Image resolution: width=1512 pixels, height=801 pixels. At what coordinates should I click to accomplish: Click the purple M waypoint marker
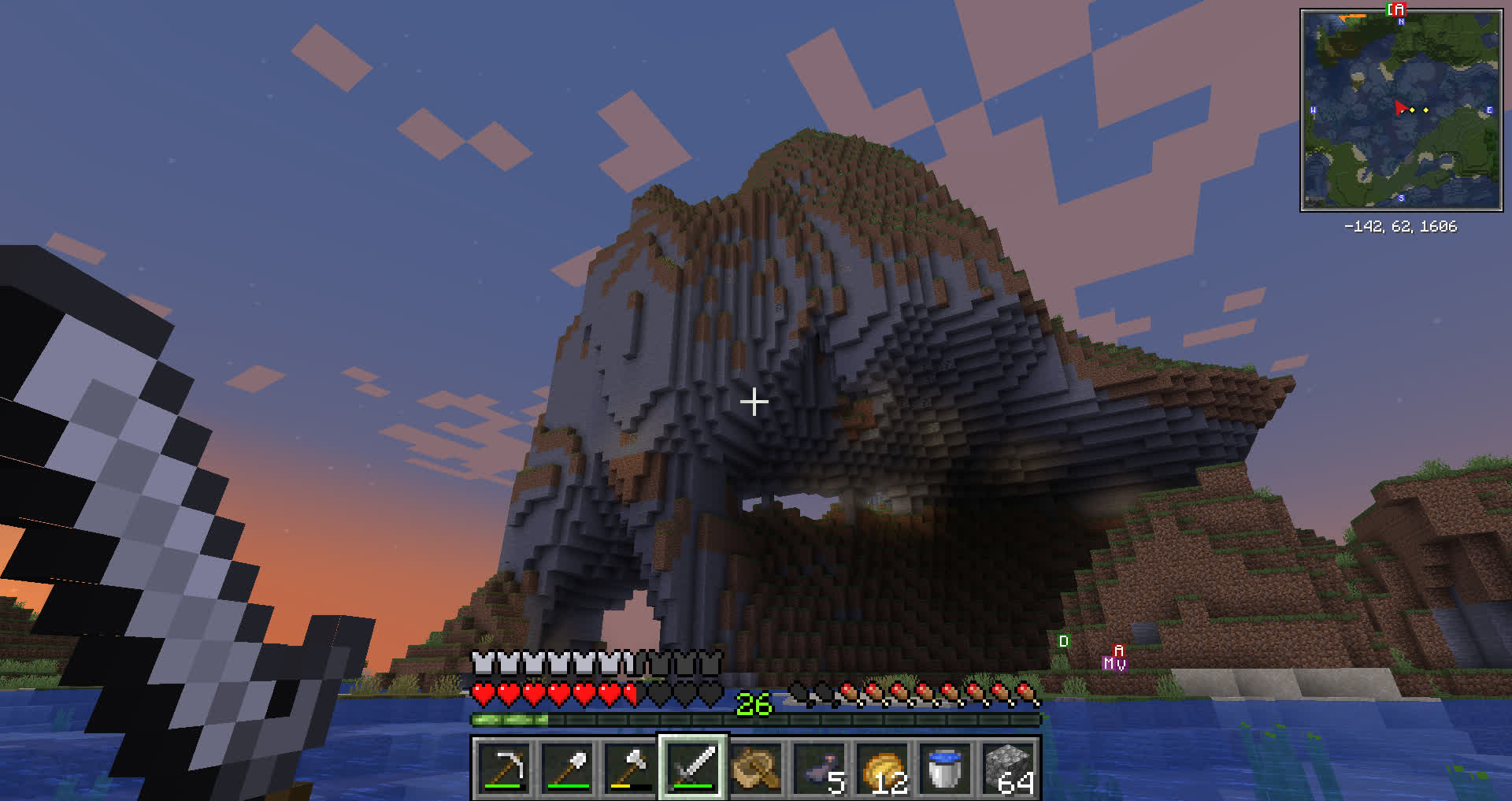coord(1109,664)
